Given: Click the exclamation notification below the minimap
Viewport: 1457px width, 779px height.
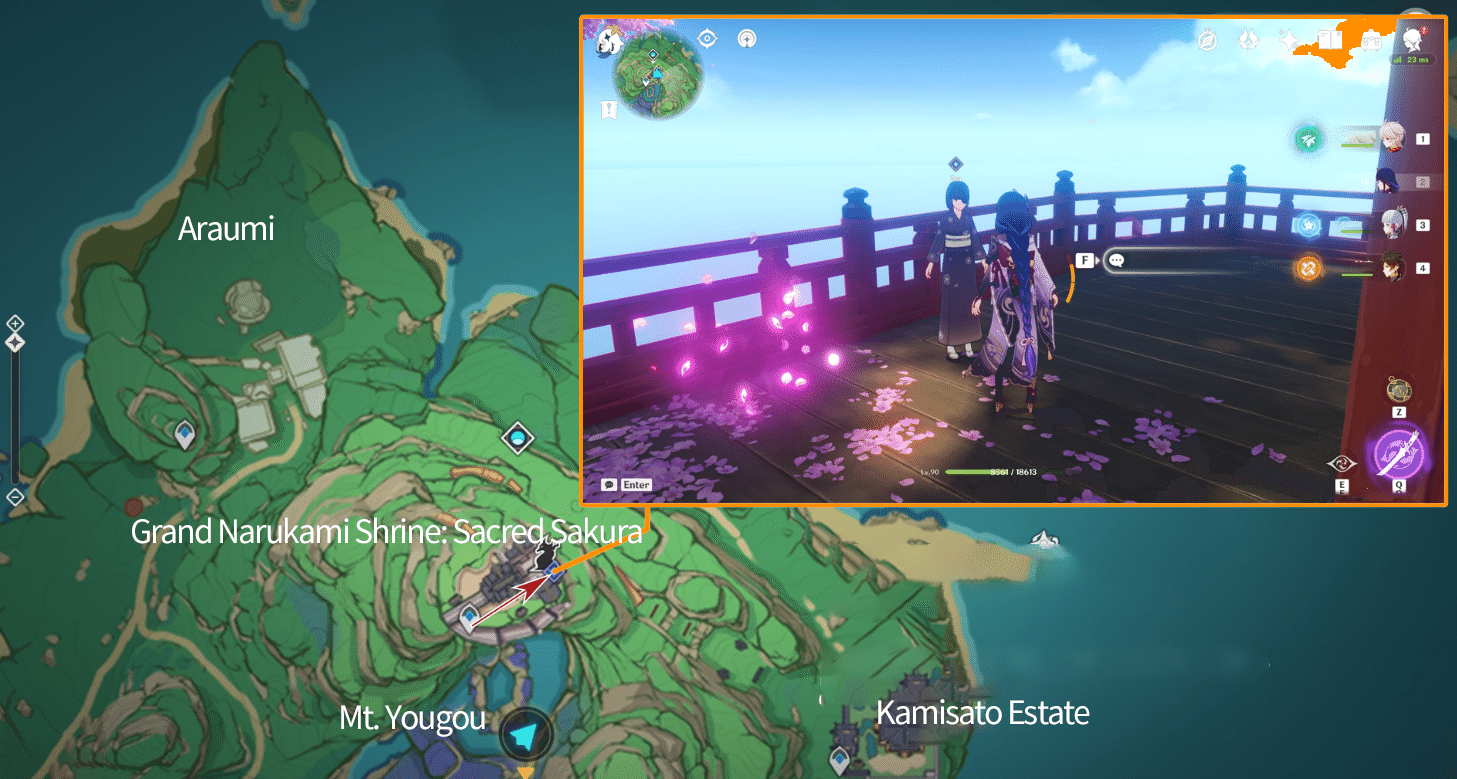Looking at the screenshot, I should (x=608, y=112).
